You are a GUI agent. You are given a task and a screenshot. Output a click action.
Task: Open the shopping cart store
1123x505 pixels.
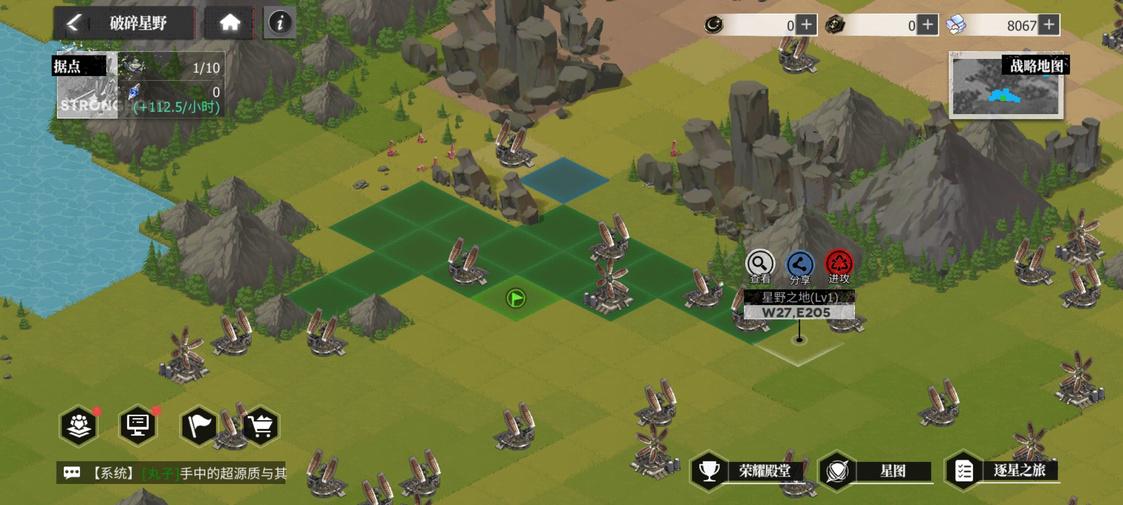pyautogui.click(x=260, y=426)
